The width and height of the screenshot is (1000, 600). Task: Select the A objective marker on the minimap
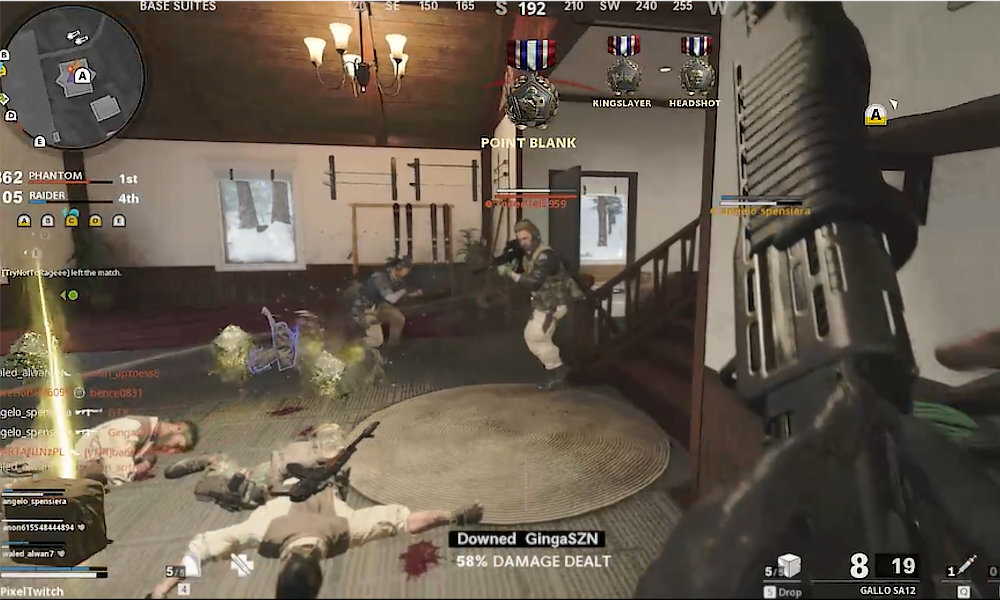pos(82,74)
